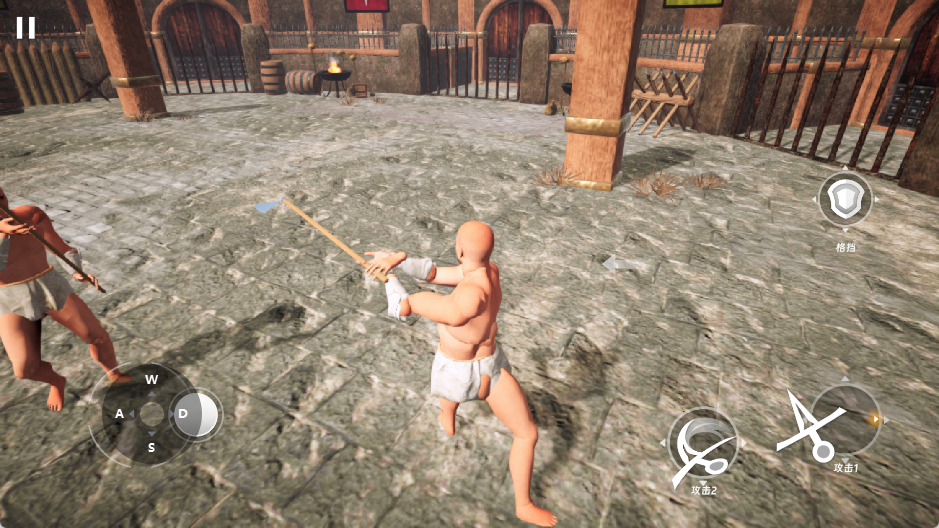Trigger the attack 2 slash button
Screen dimensions: 939x528
click(x=704, y=444)
